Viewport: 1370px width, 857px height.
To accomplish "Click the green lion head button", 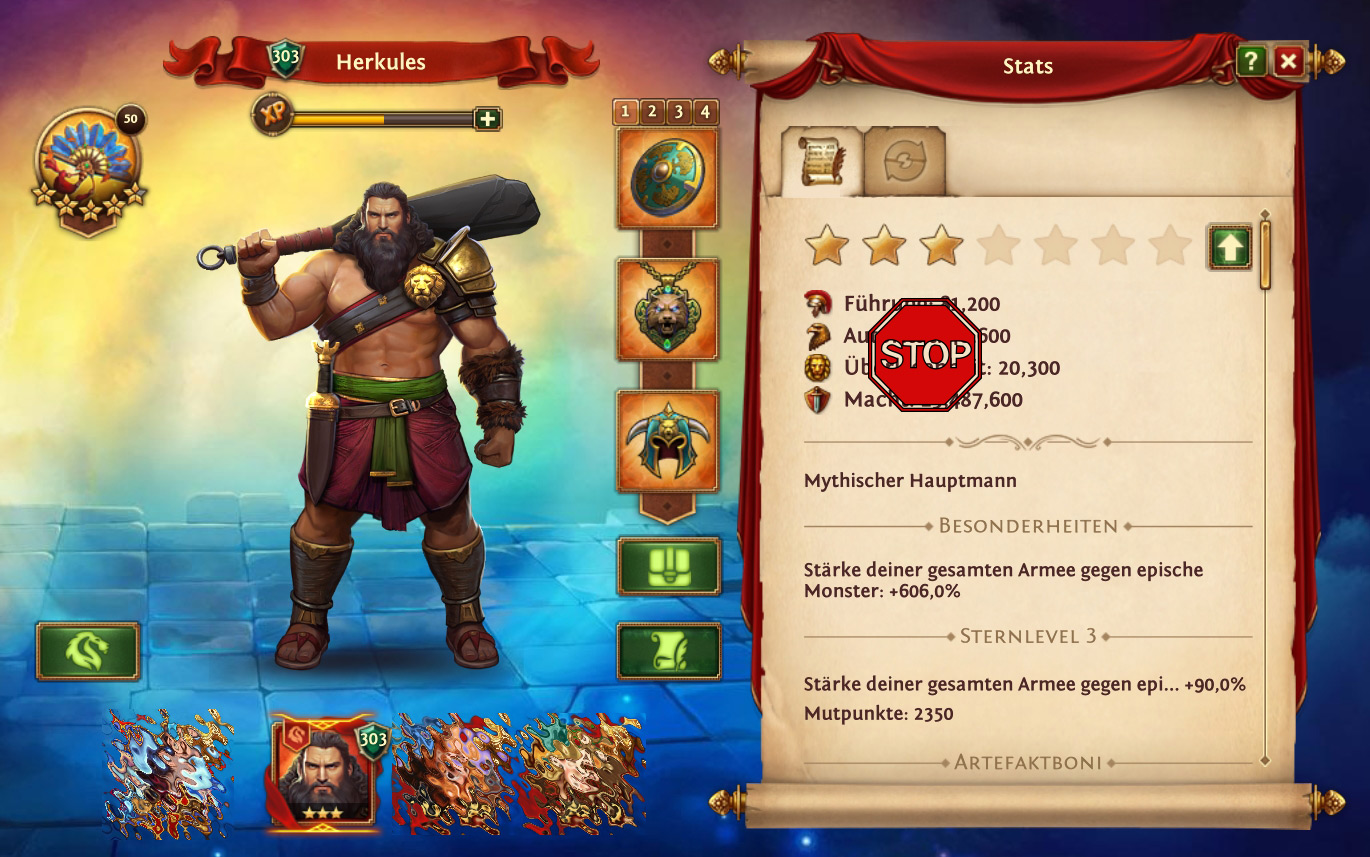I will [88, 651].
